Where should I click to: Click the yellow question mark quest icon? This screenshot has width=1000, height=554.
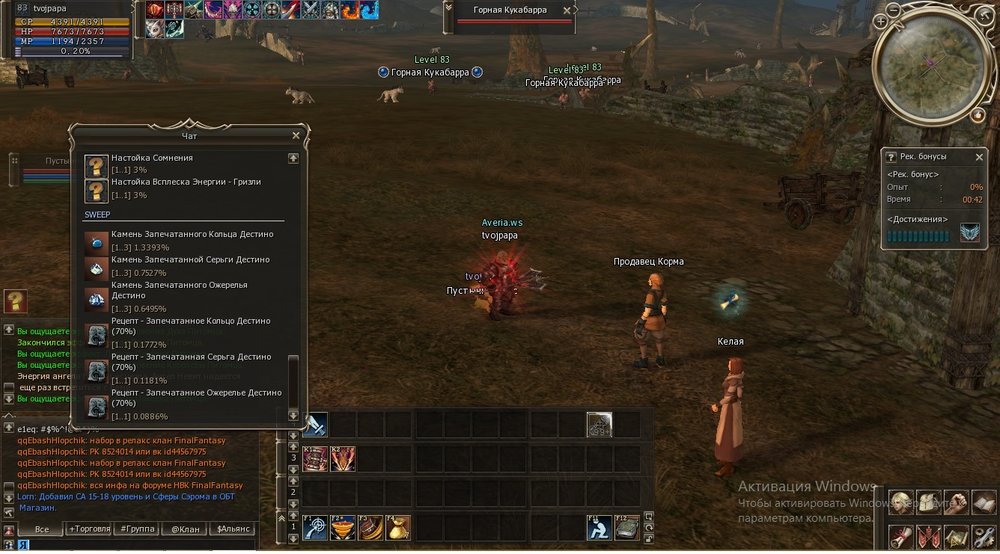15,302
